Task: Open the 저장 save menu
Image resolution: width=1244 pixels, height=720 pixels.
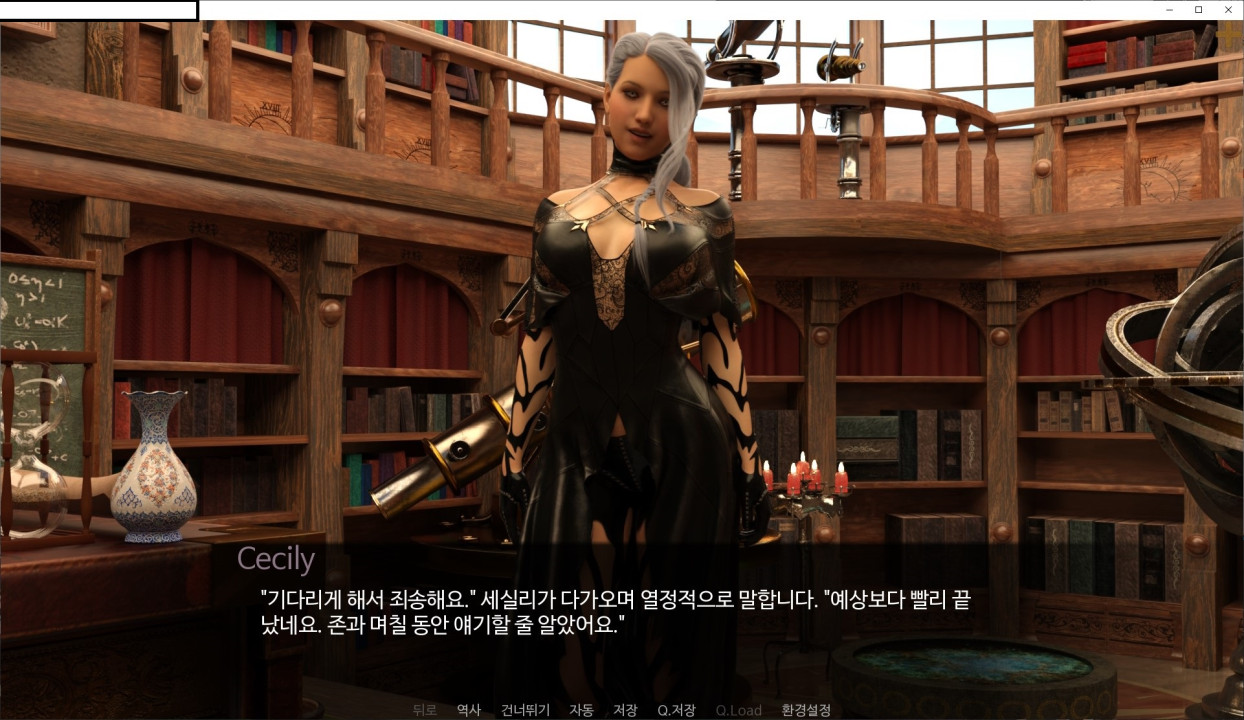Action: pos(625,710)
